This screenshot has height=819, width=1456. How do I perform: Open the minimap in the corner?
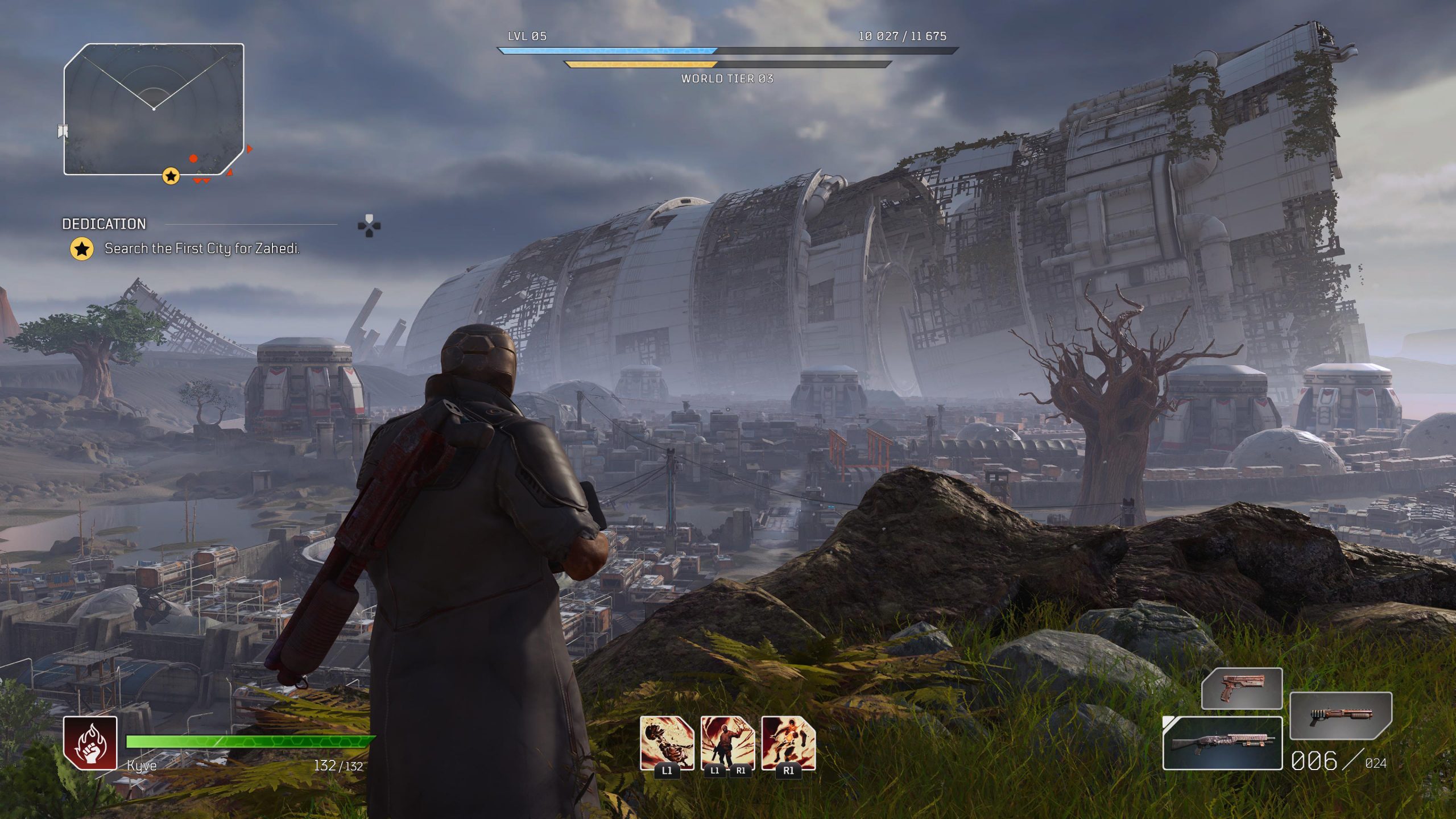point(154,109)
